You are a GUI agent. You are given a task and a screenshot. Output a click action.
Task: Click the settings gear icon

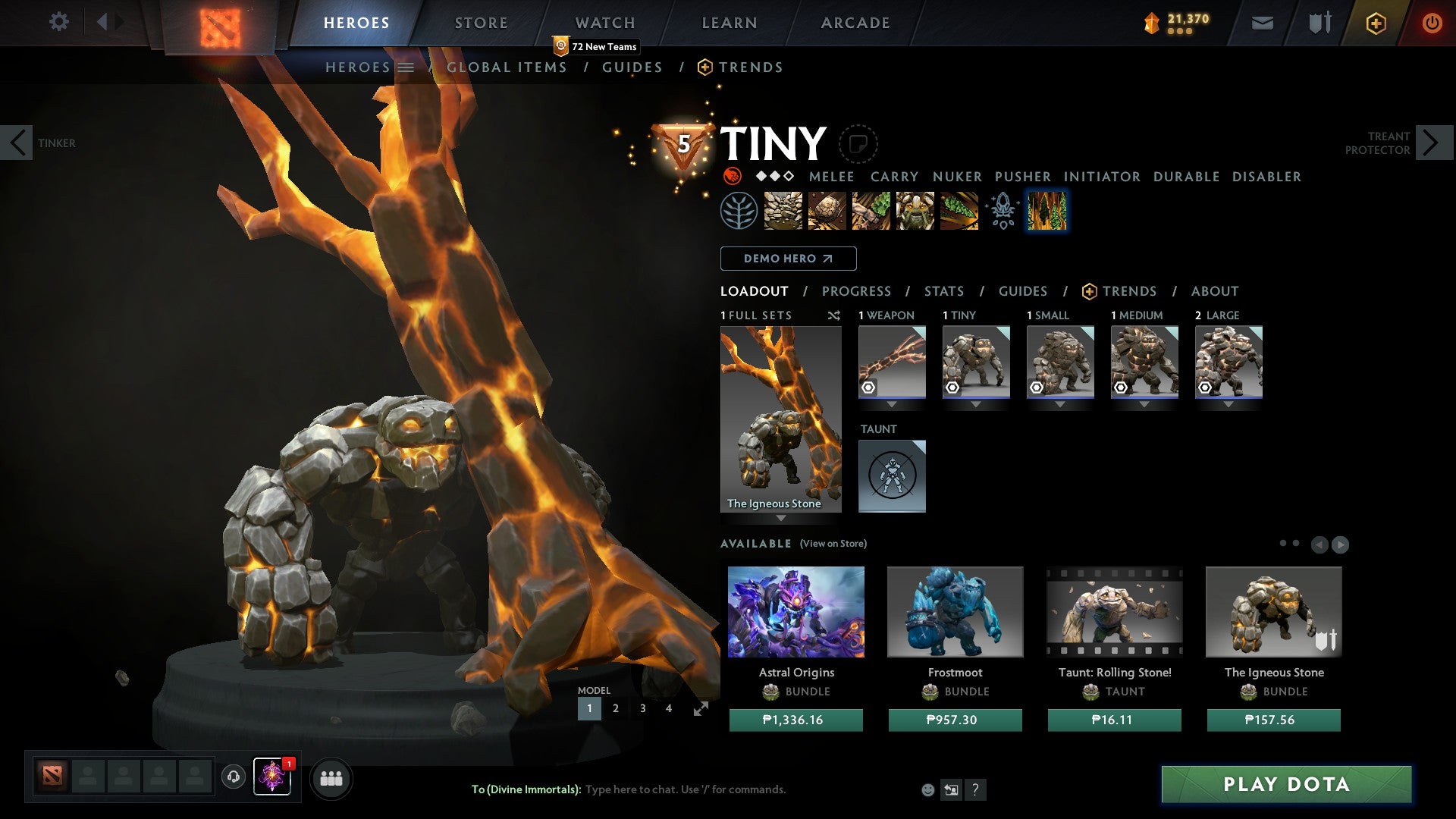tap(58, 22)
